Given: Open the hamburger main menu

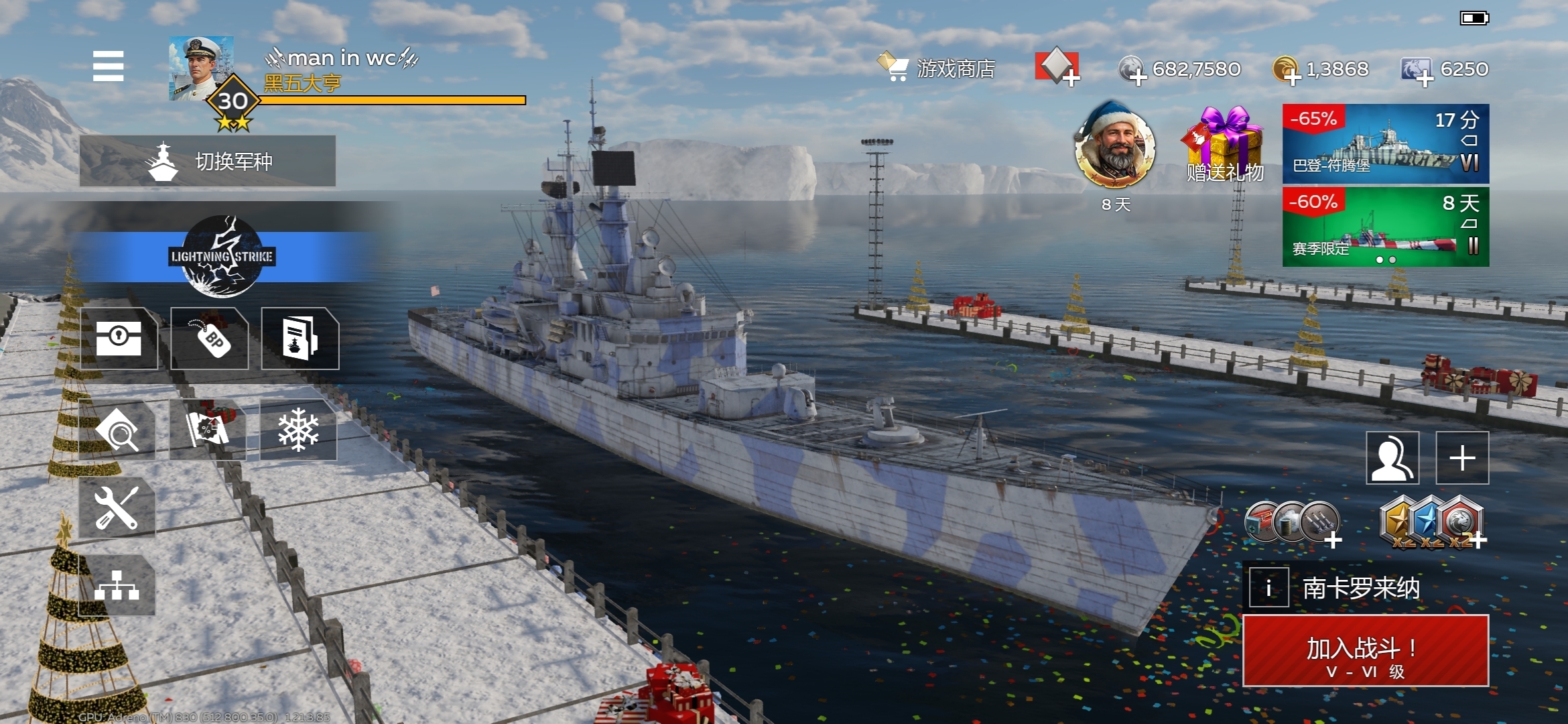Looking at the screenshot, I should click(108, 66).
